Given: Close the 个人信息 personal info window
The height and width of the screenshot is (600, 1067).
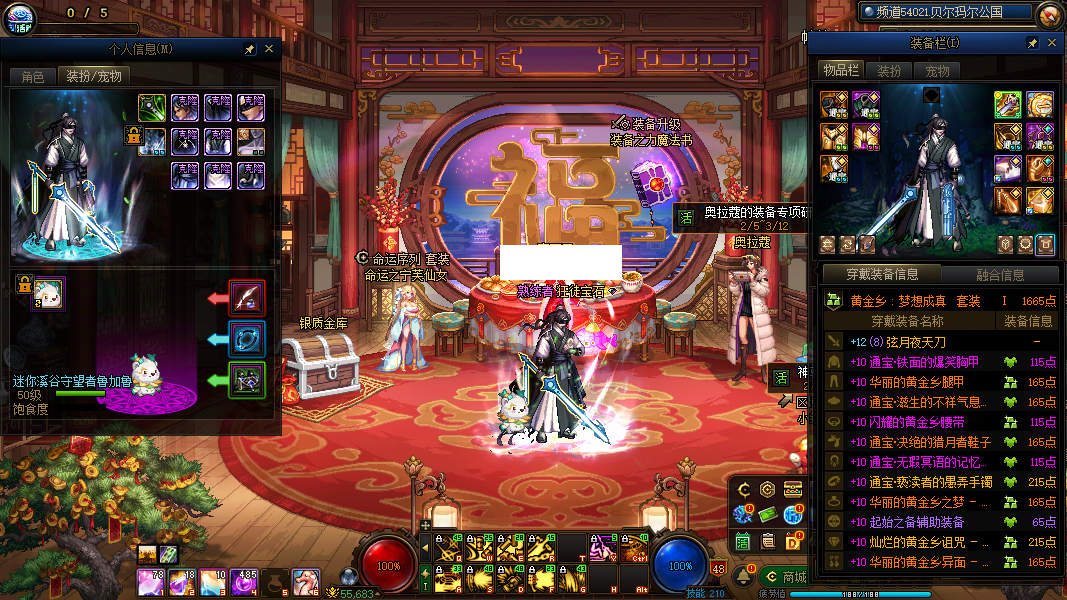Looking at the screenshot, I should click(x=268, y=48).
